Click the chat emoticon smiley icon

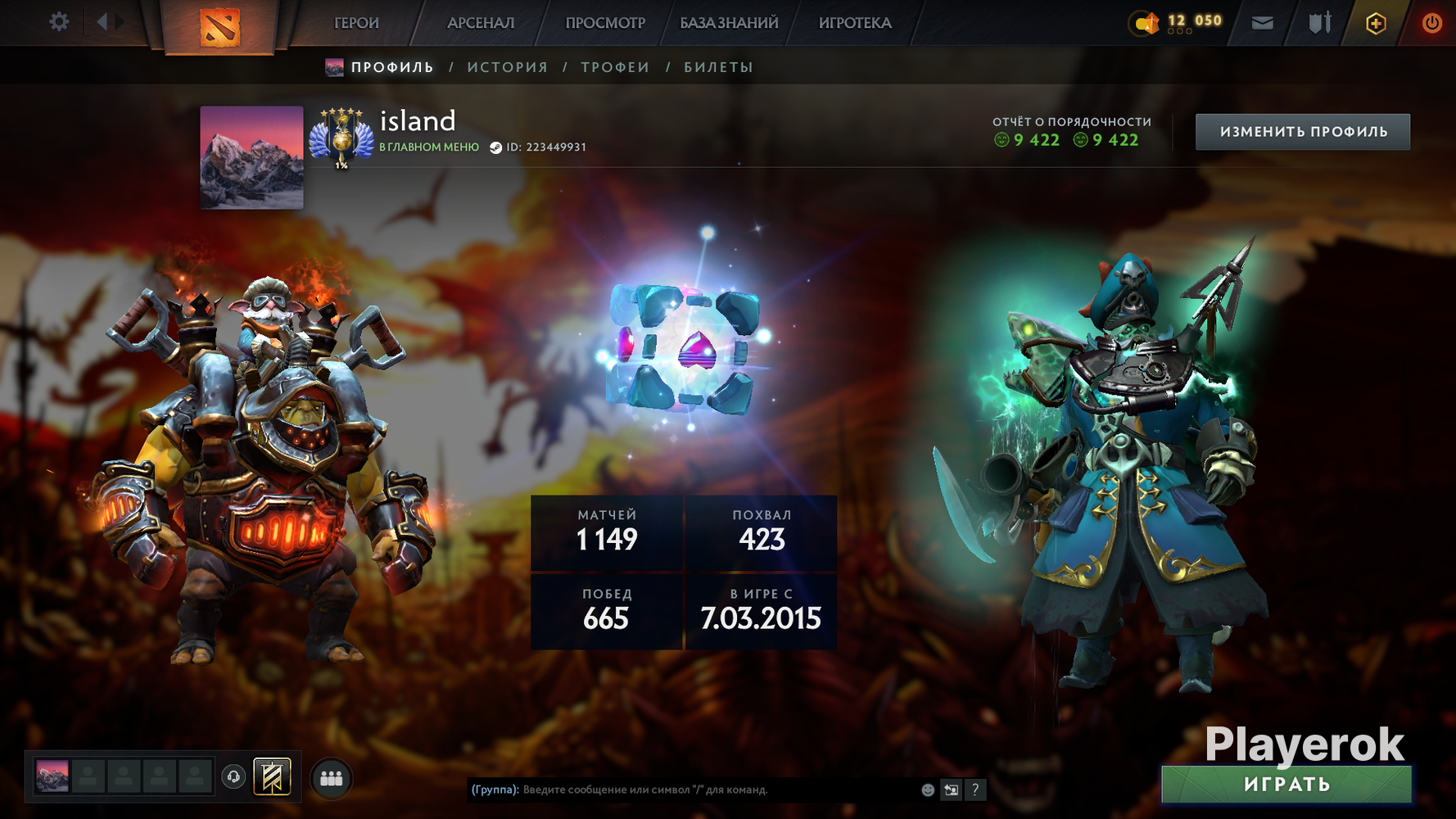click(928, 790)
